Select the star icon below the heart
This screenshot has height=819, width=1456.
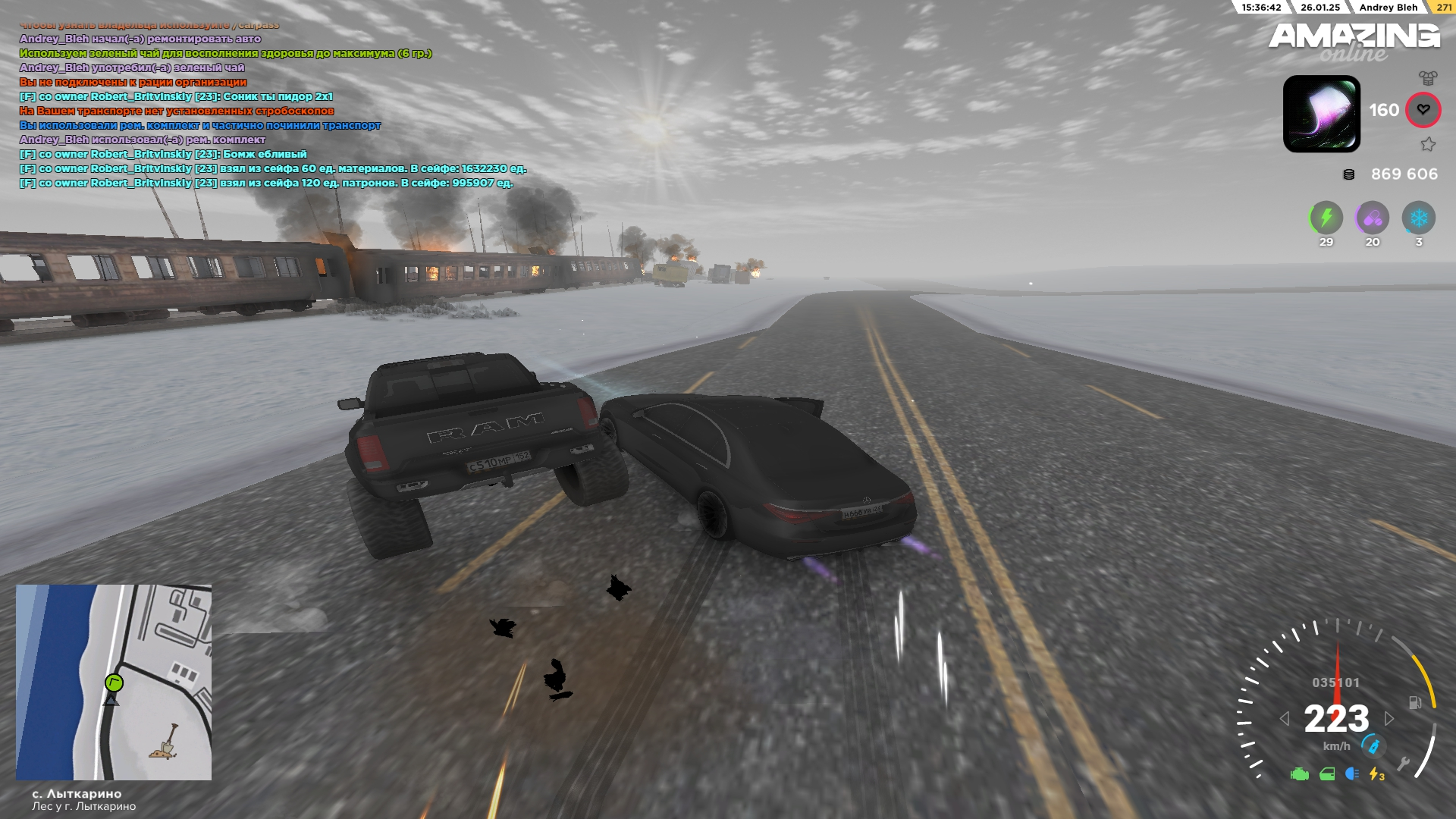(1428, 144)
